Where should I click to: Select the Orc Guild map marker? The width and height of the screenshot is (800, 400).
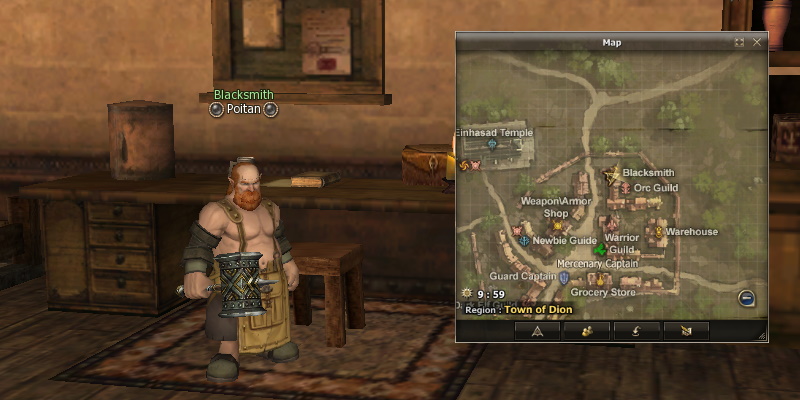click(626, 188)
